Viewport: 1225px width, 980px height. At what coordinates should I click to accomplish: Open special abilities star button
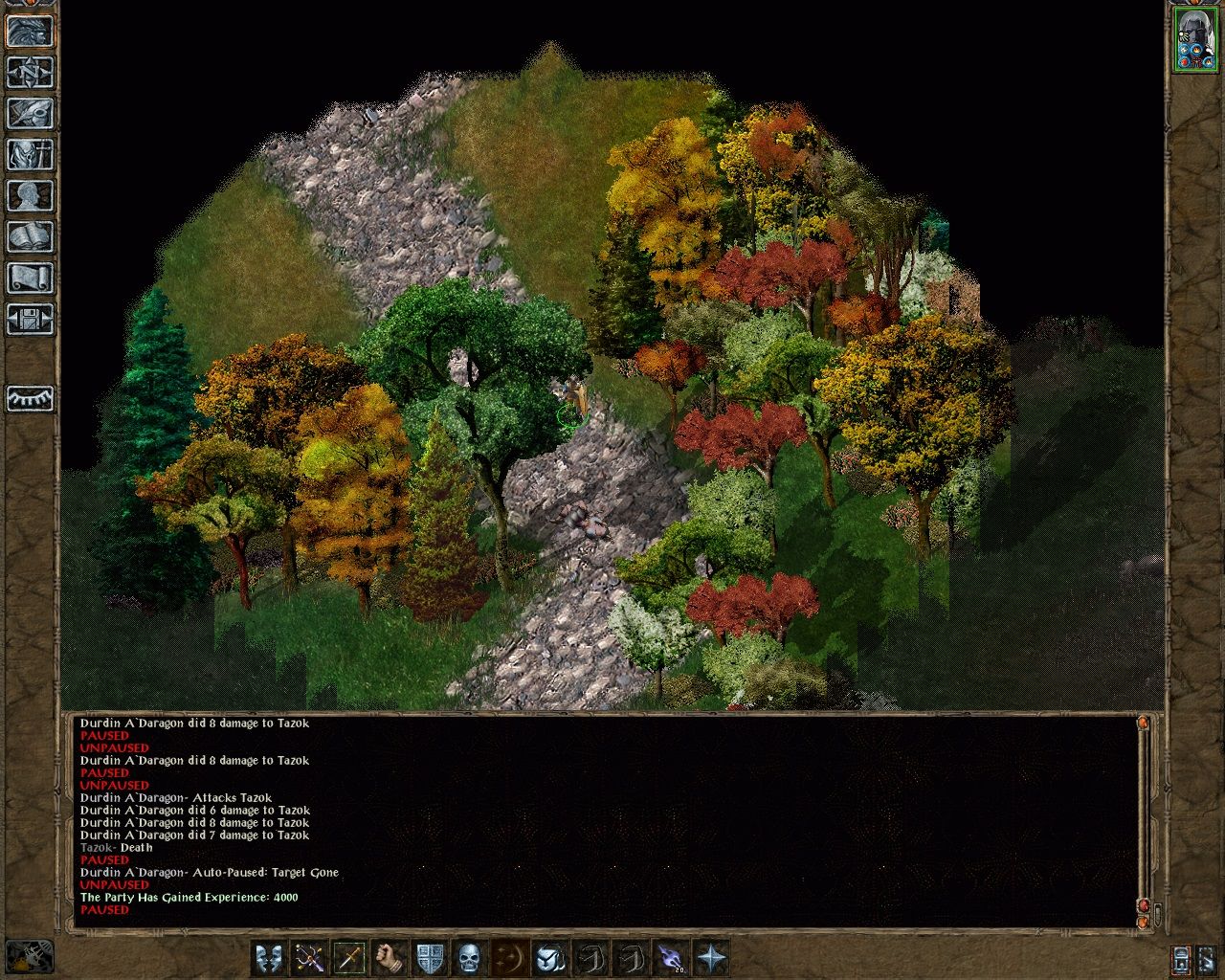710,957
